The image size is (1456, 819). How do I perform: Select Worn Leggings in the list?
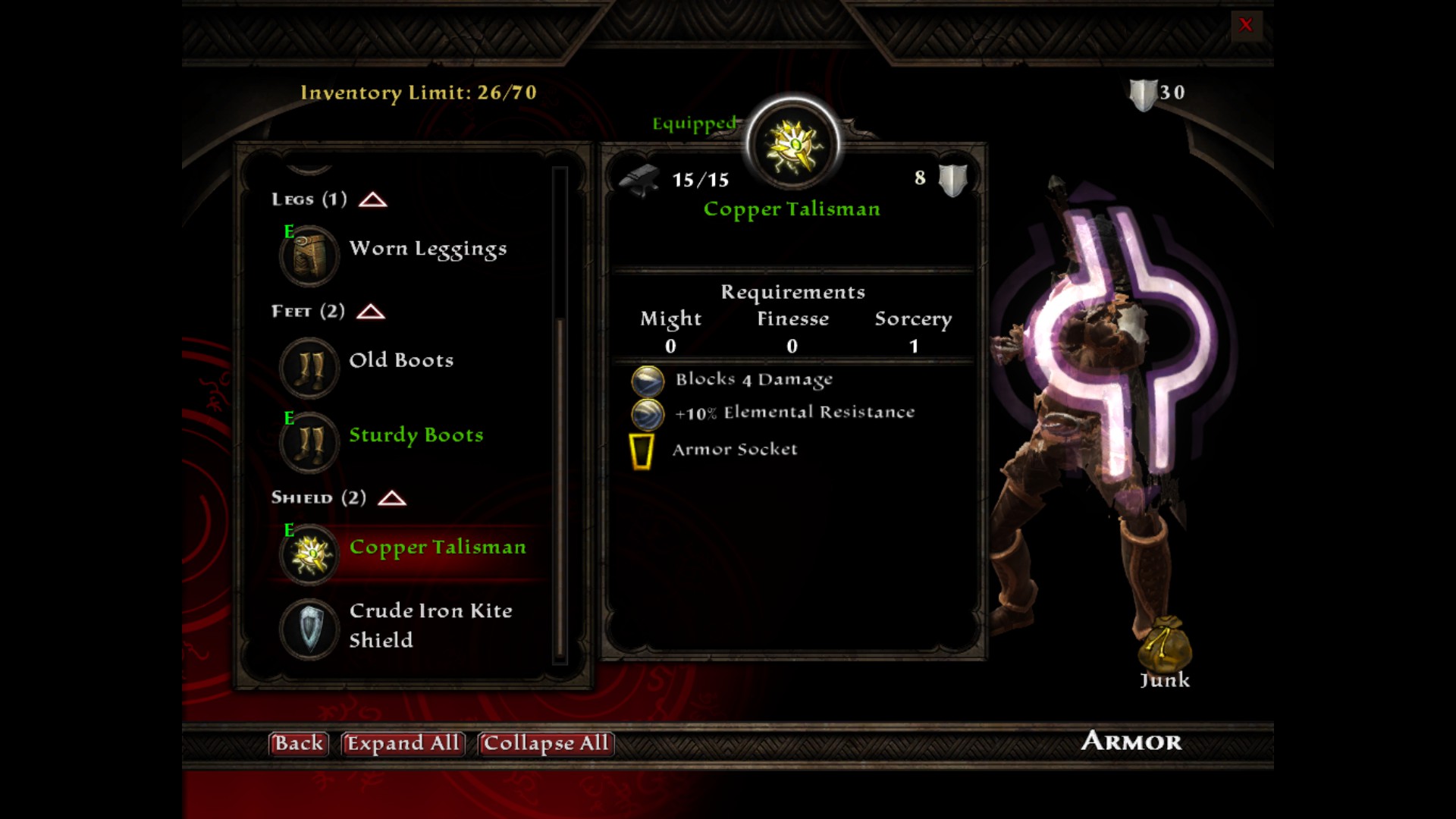(427, 249)
